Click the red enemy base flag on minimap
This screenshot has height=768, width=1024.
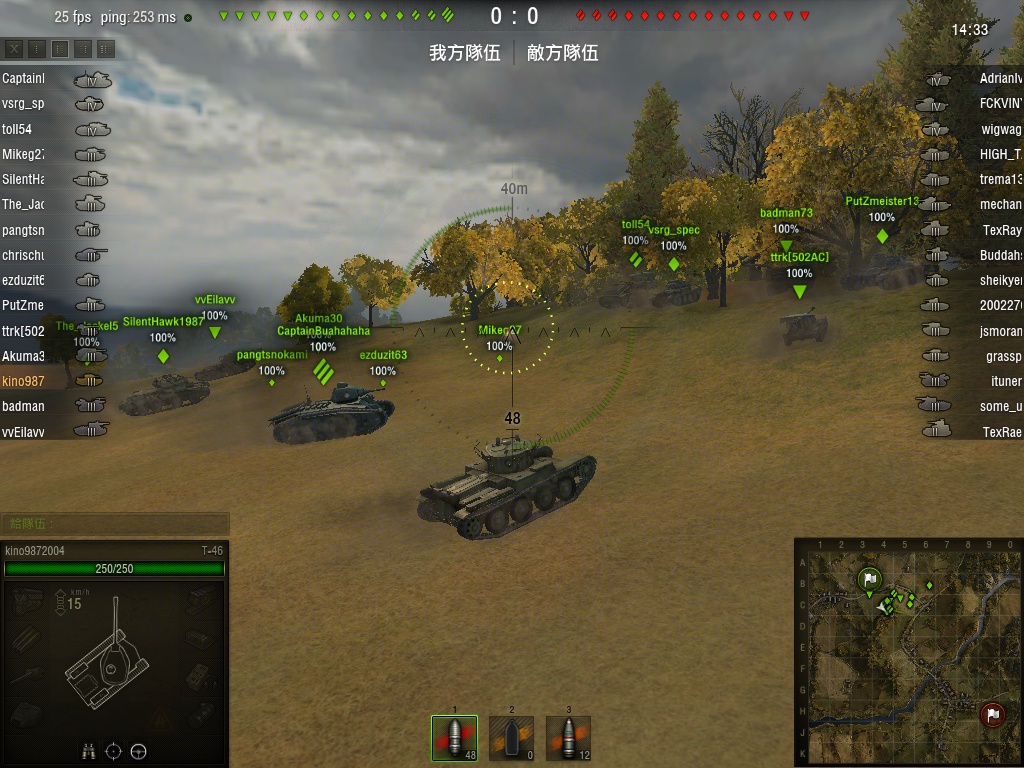[992, 714]
